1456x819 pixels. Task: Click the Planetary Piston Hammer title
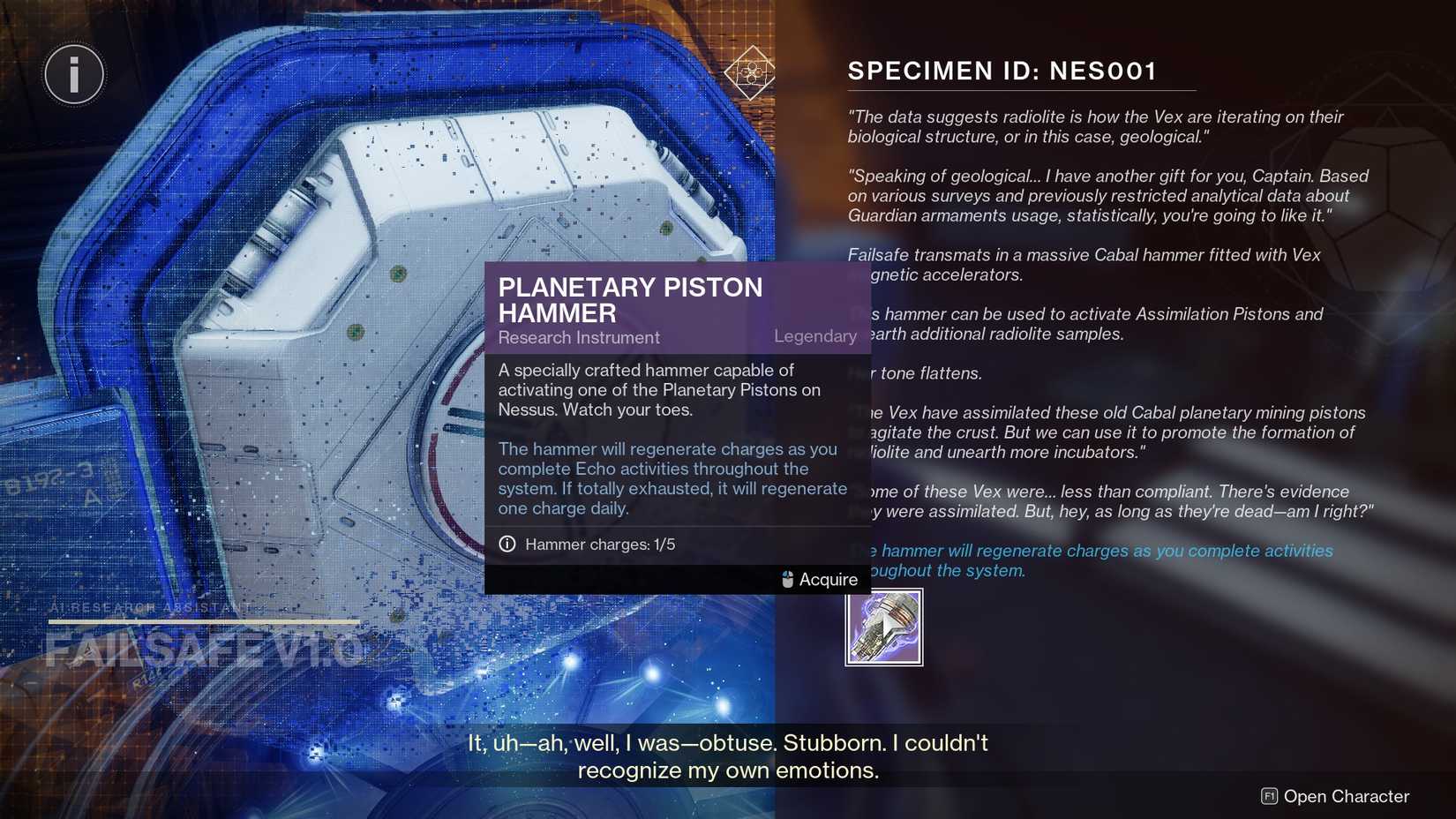630,299
